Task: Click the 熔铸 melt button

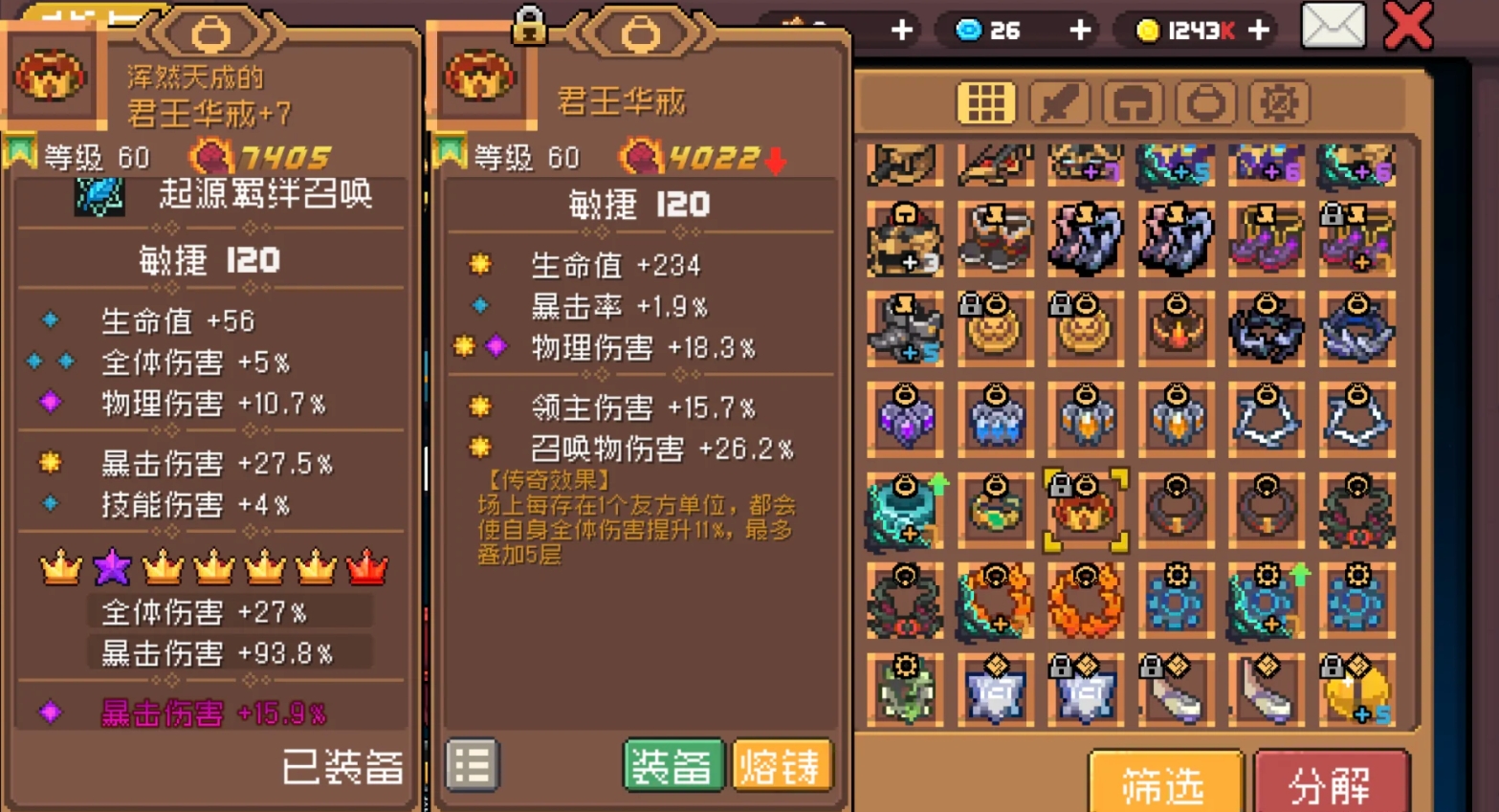Action: pos(782,765)
